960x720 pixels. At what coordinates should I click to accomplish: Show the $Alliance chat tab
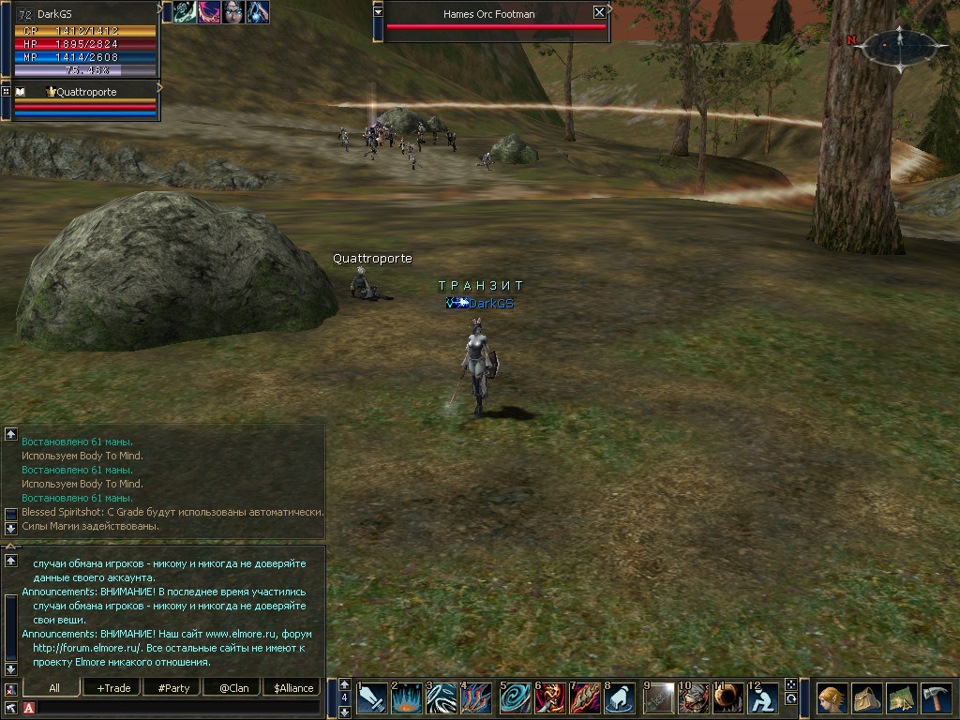point(293,688)
